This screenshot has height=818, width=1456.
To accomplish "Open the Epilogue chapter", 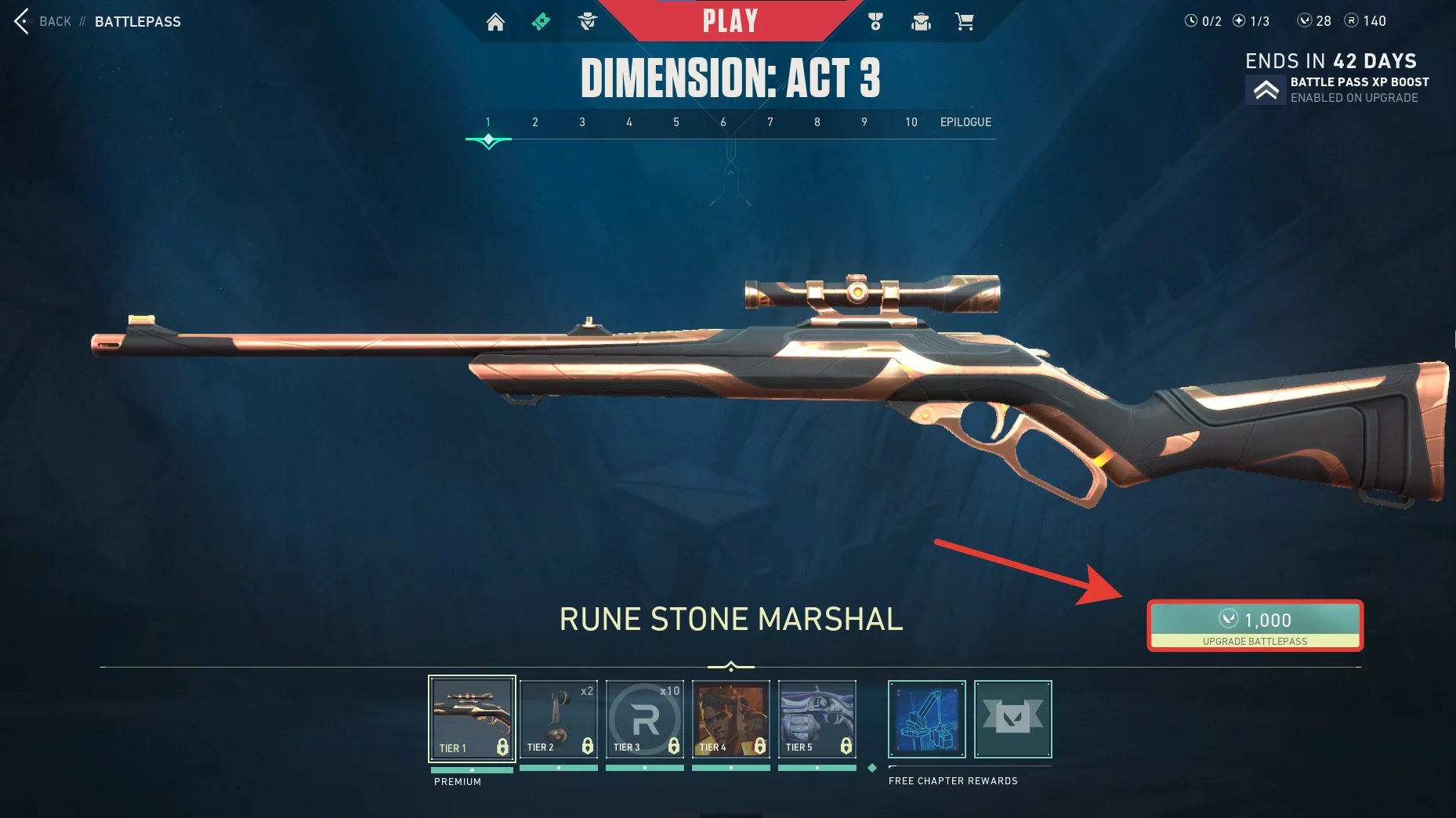I will pyautogui.click(x=965, y=122).
